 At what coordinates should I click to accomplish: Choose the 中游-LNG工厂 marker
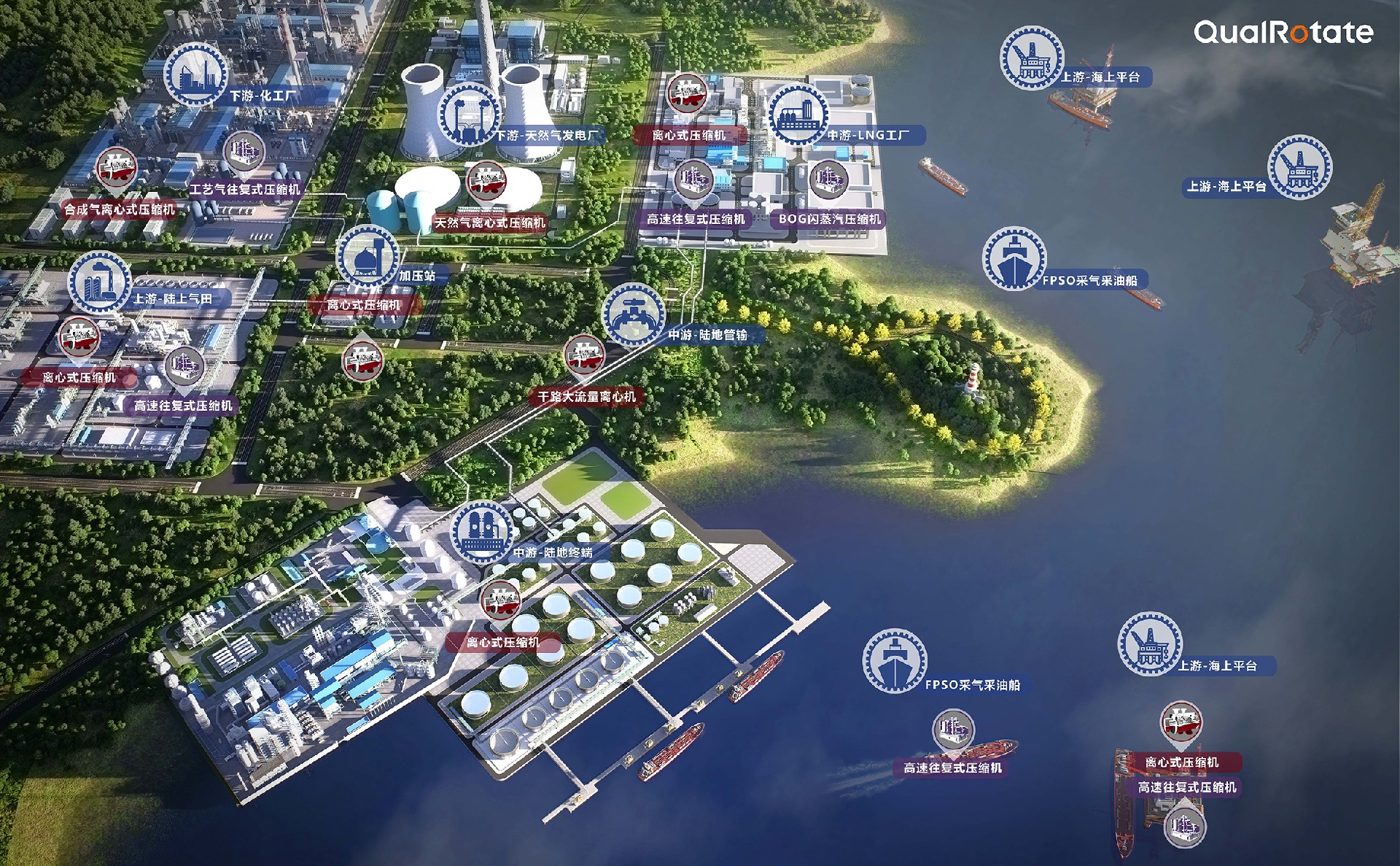coord(798,115)
